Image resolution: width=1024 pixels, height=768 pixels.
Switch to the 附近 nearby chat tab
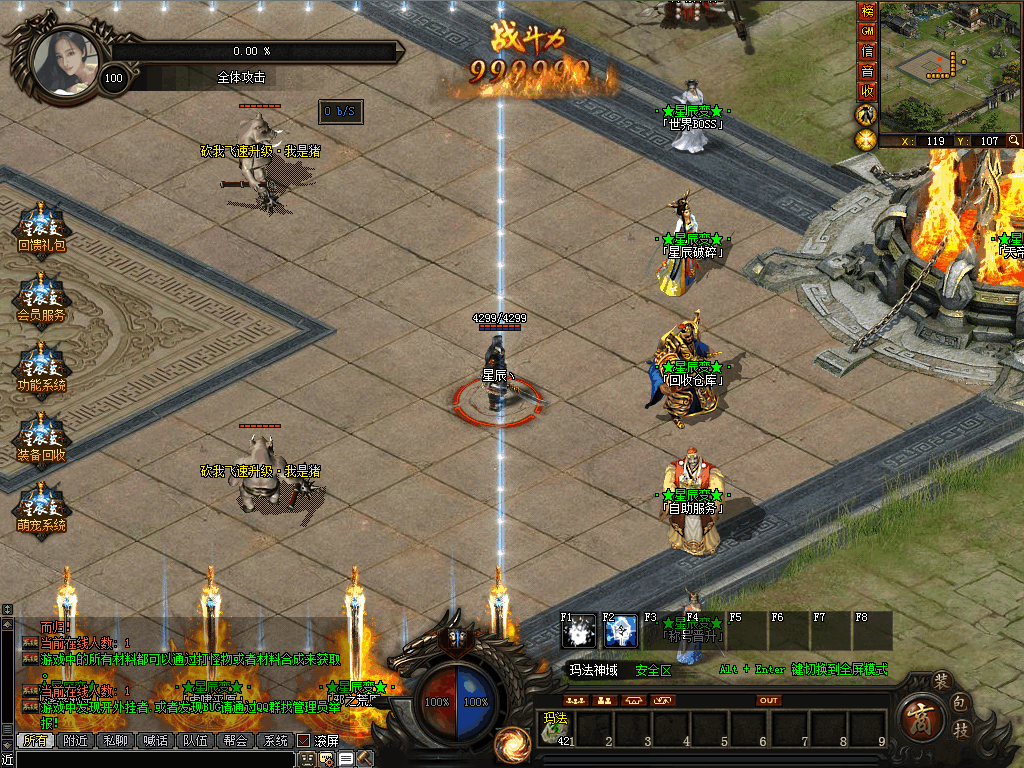coord(75,741)
